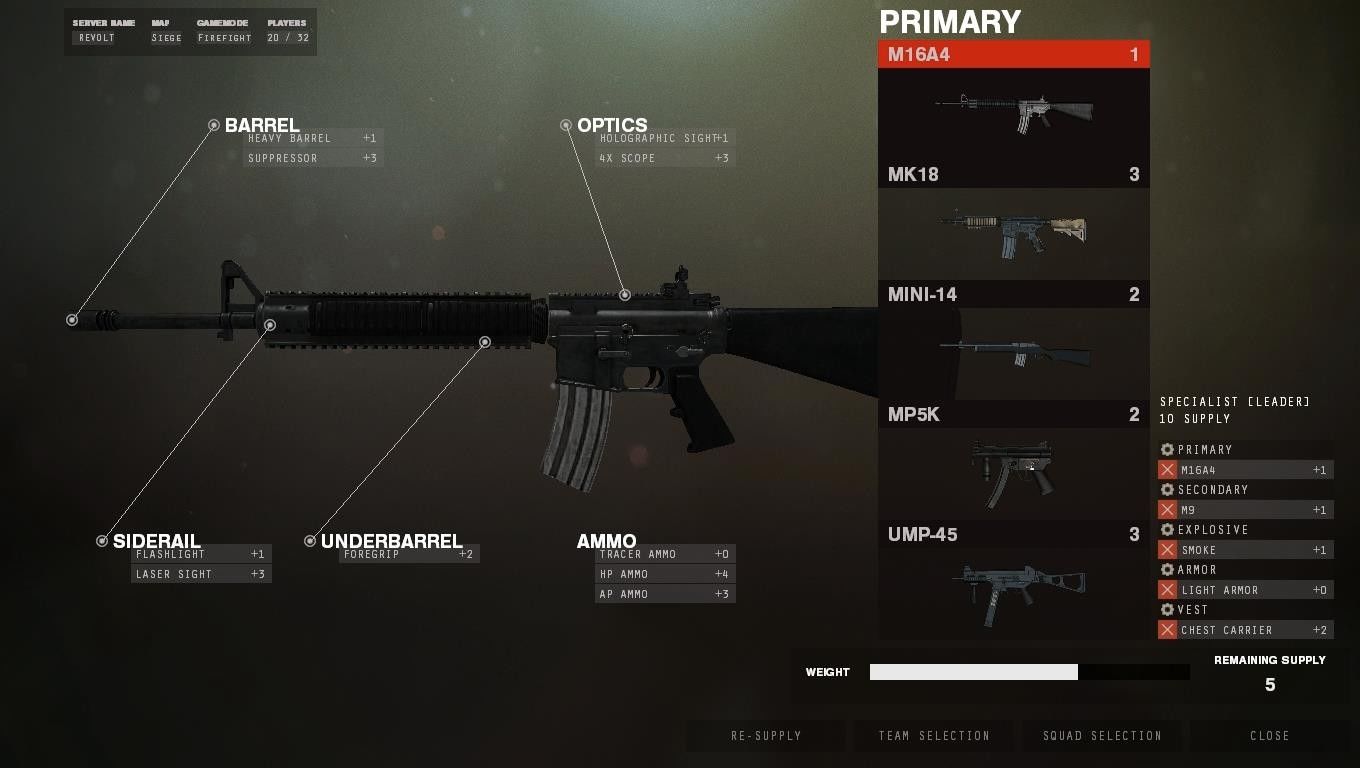This screenshot has width=1360, height=768.
Task: Select HP Ammo
Action: coord(665,574)
